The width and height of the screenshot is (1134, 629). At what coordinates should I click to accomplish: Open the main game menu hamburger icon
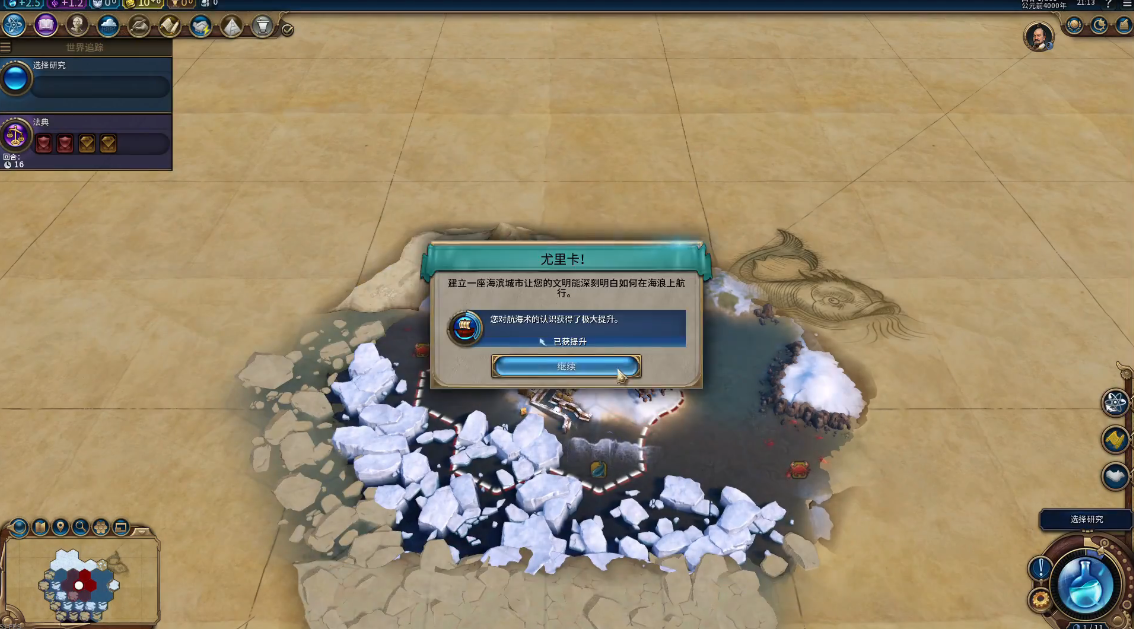1127,5
